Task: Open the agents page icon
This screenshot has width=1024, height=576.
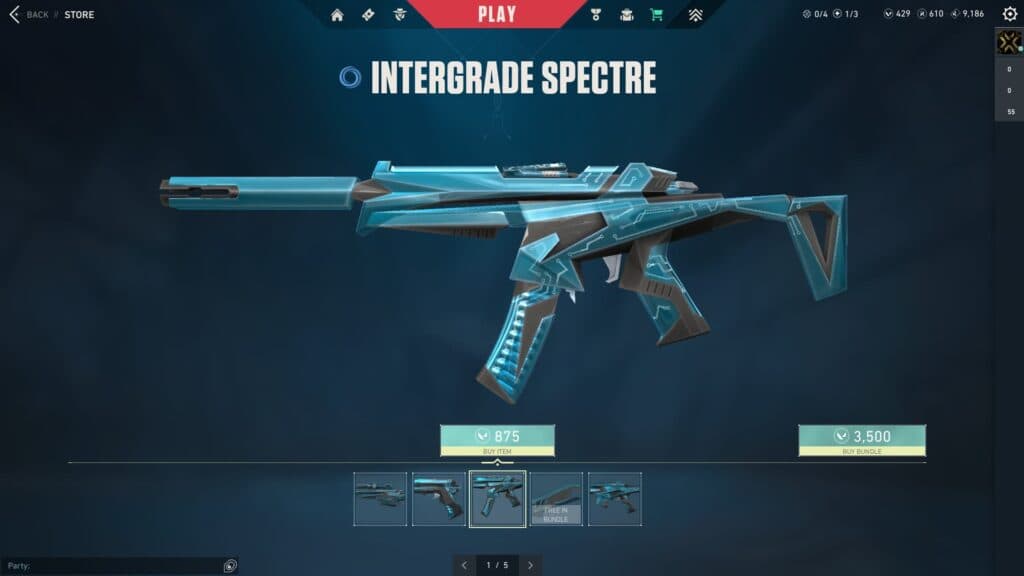Action: click(400, 15)
